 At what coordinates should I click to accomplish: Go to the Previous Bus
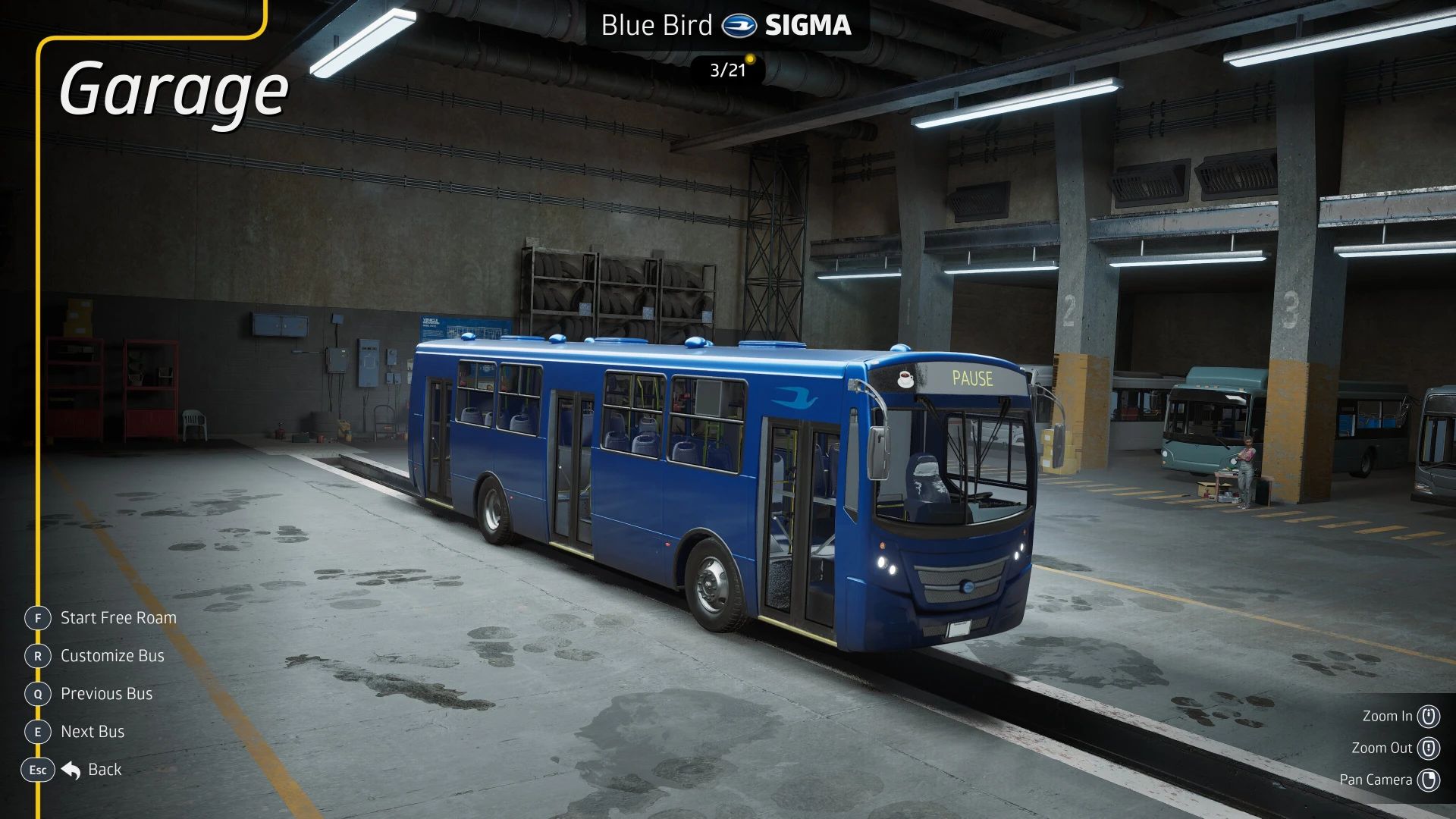pos(106,694)
